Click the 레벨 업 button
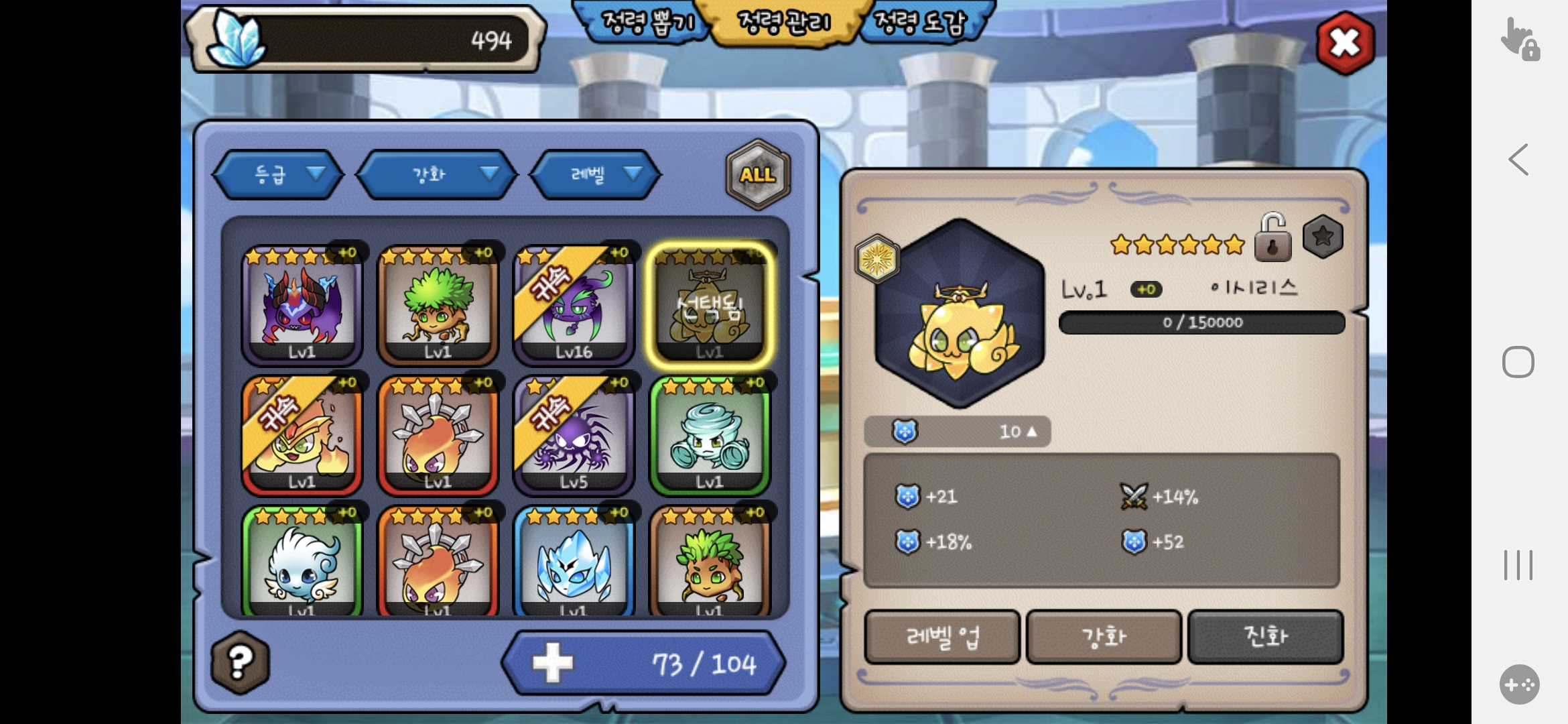 [x=942, y=637]
